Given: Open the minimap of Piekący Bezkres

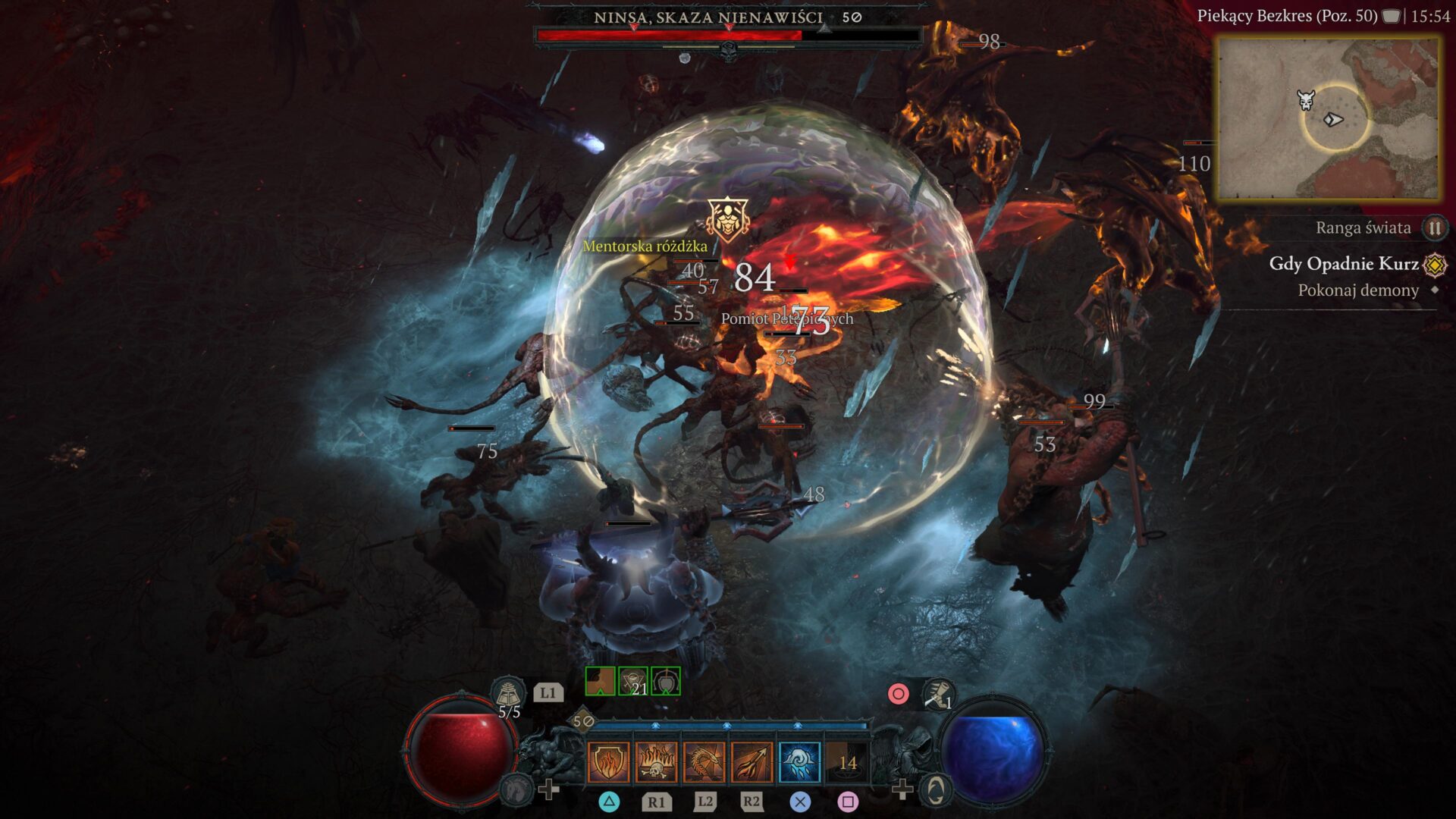Looking at the screenshot, I should point(1329,118).
